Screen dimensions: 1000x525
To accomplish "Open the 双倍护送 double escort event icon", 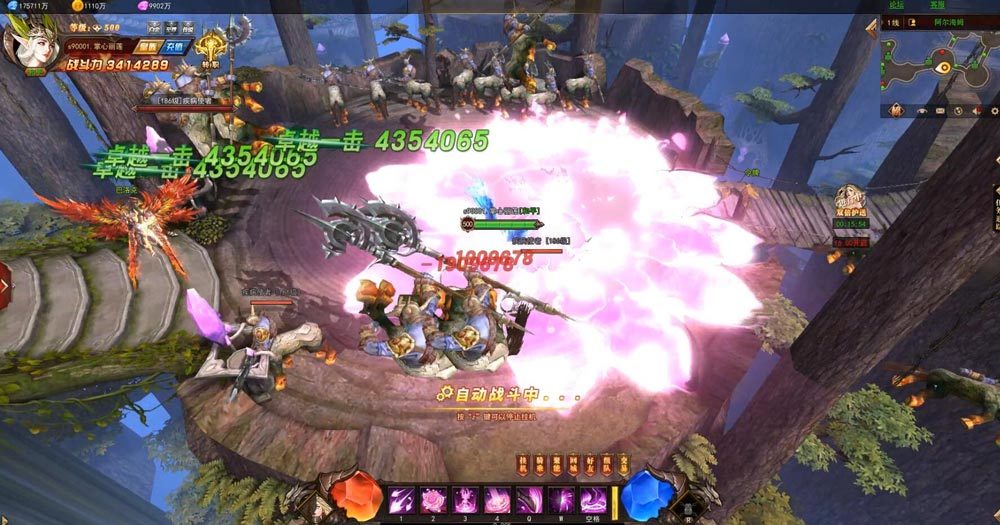I will point(849,199).
